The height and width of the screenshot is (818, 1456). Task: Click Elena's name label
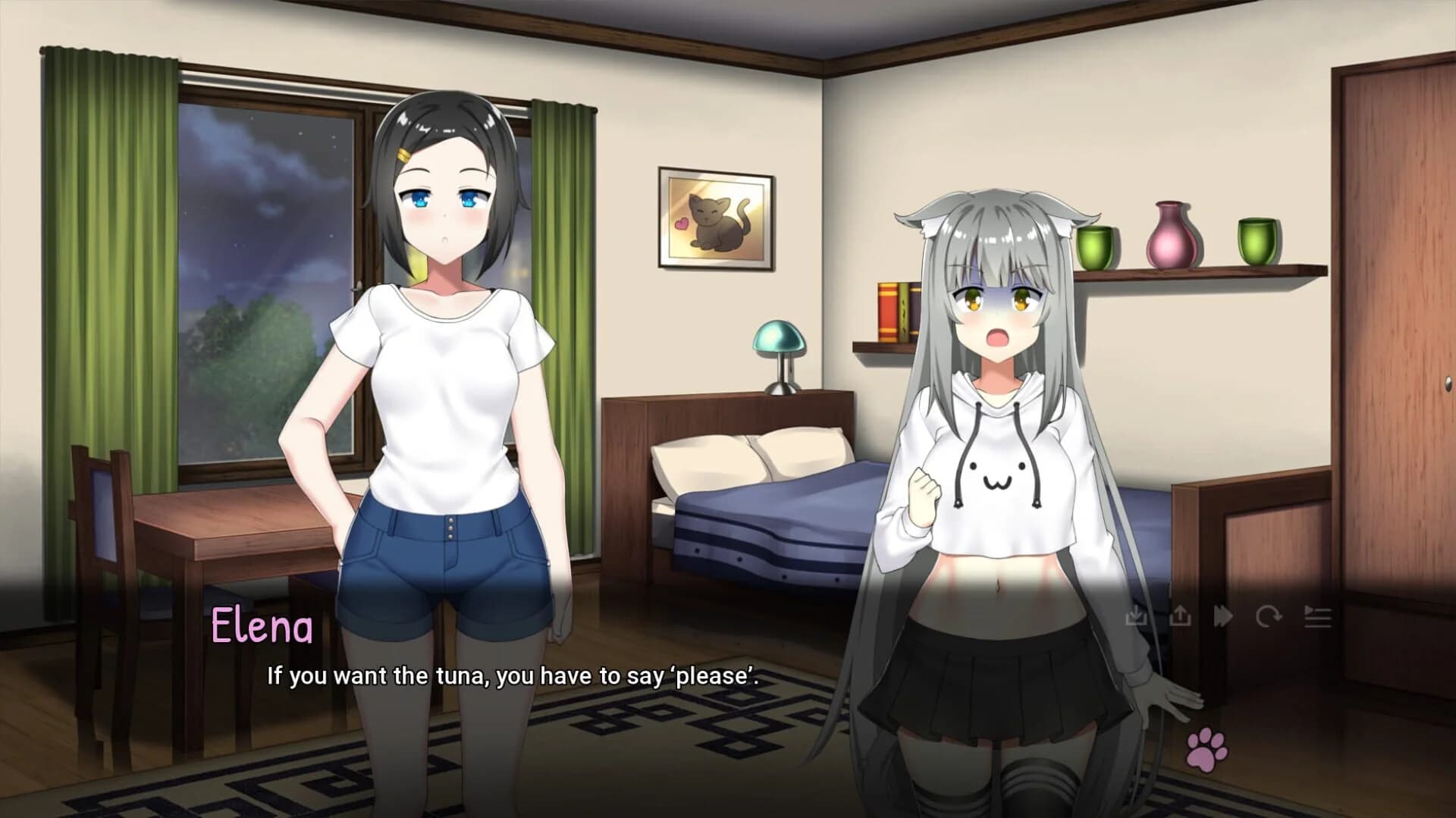[x=264, y=627]
